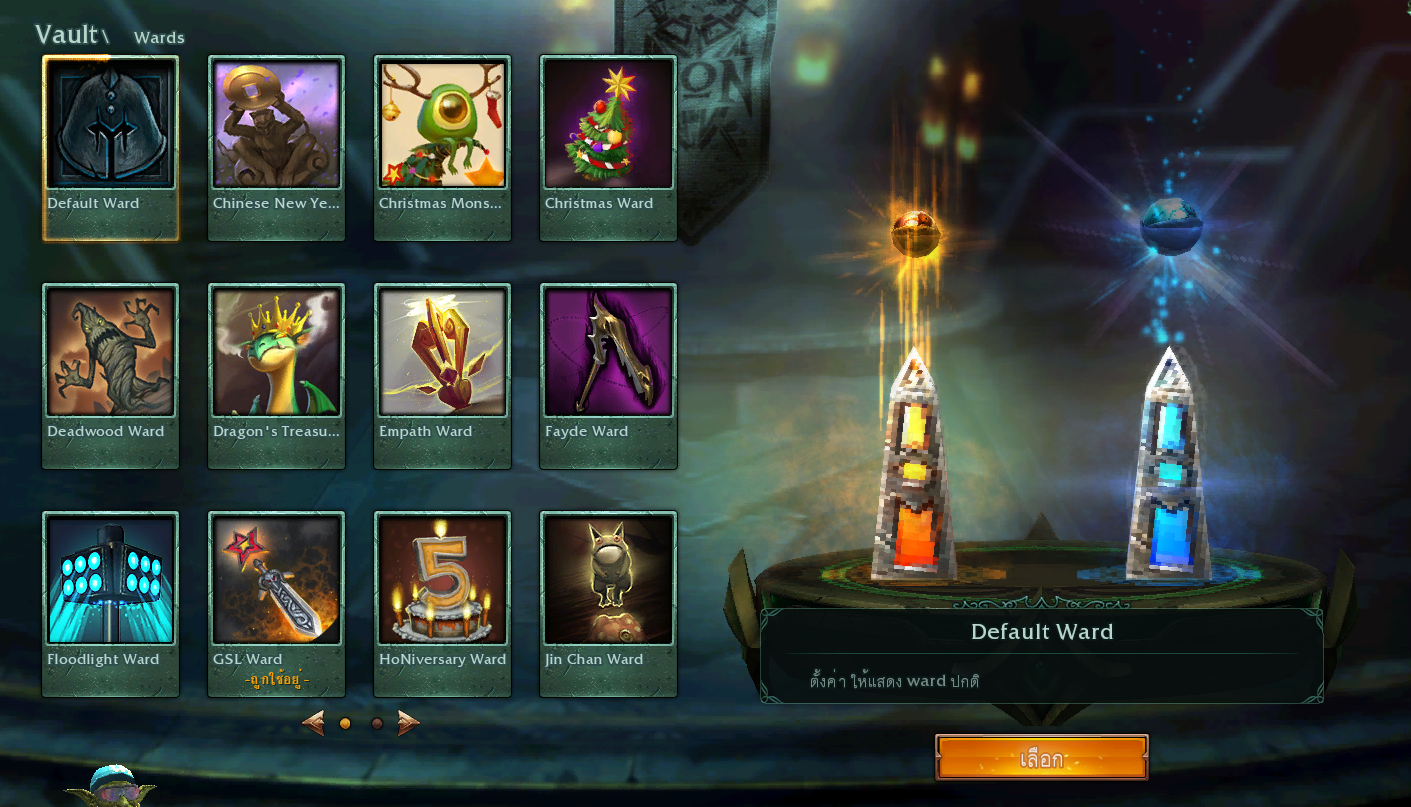1411x807 pixels.
Task: Go to the previous page arrow
Action: tap(313, 723)
